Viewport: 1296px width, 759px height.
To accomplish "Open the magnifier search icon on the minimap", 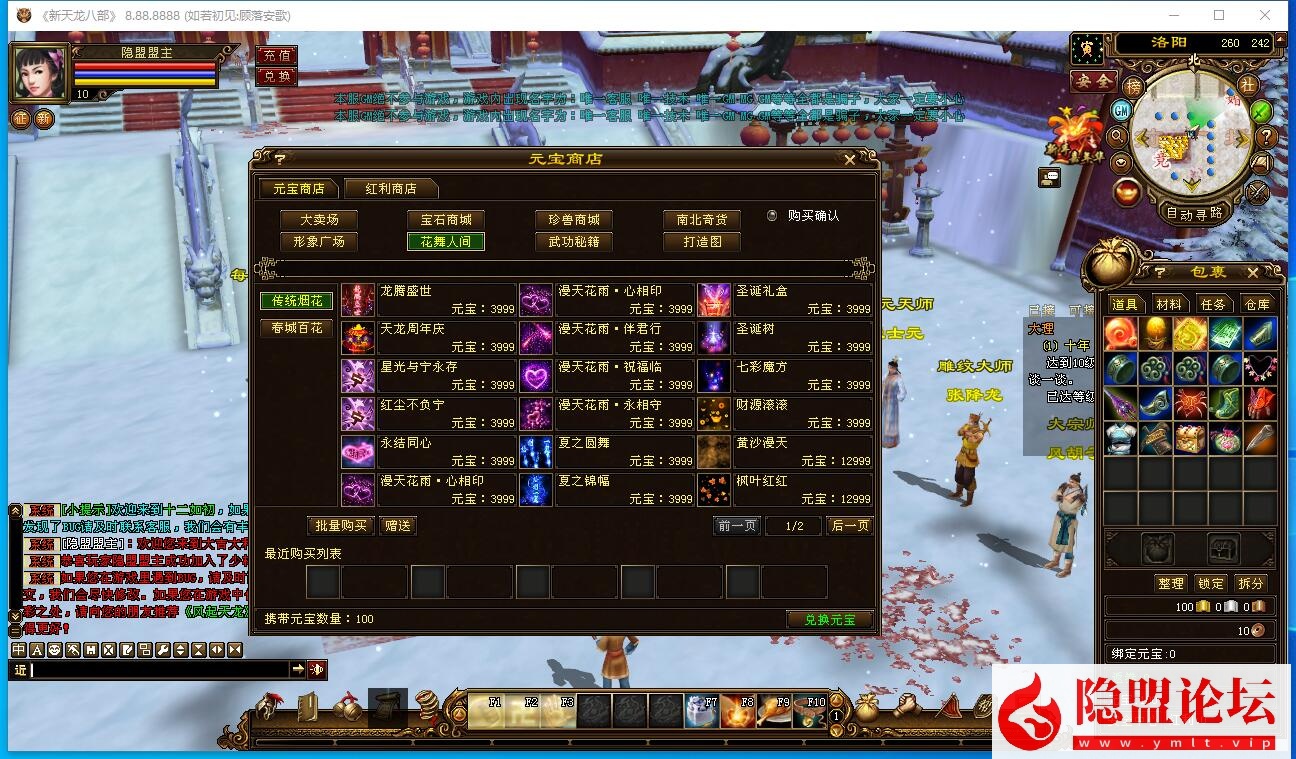I will click(x=1116, y=137).
